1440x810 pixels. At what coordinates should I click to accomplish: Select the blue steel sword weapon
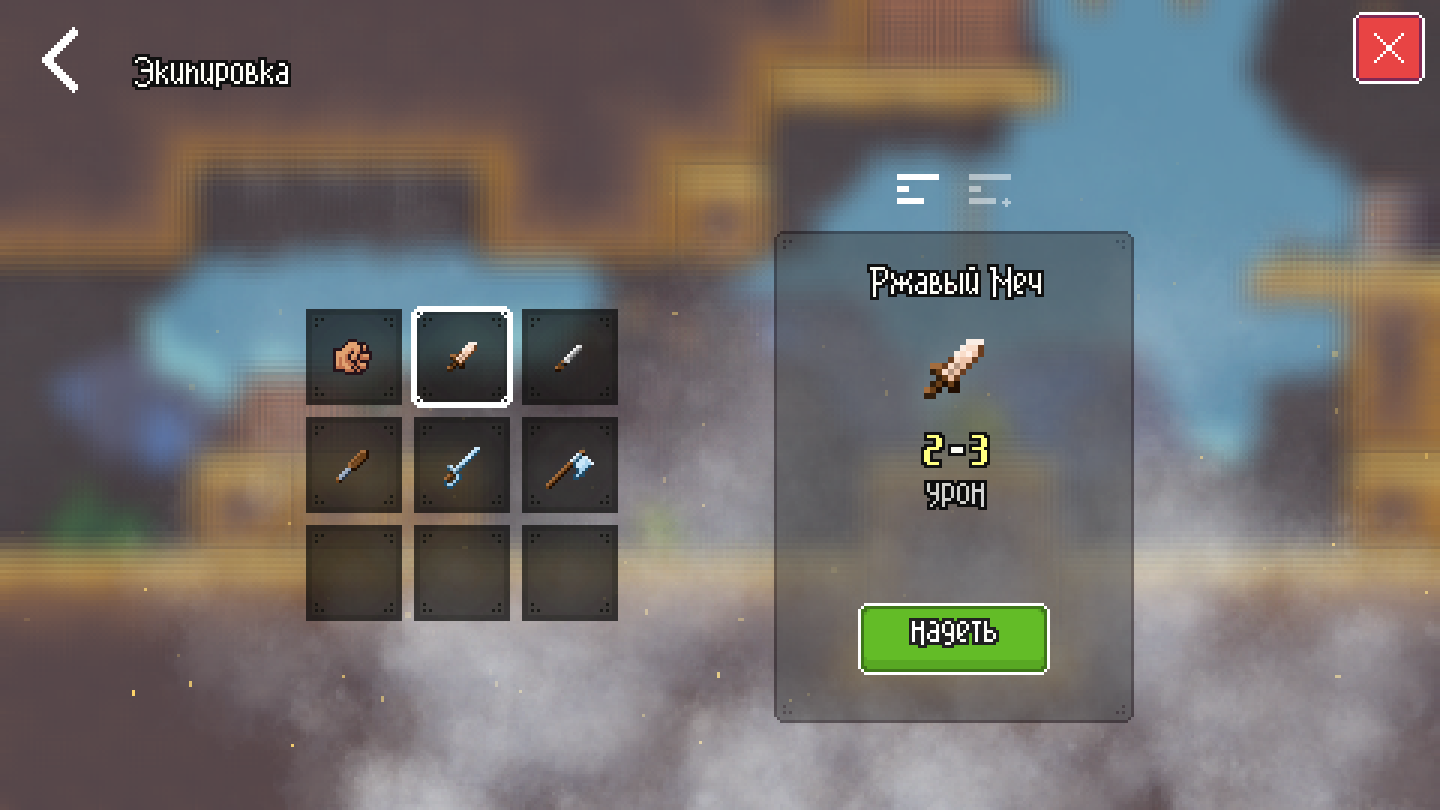click(461, 464)
